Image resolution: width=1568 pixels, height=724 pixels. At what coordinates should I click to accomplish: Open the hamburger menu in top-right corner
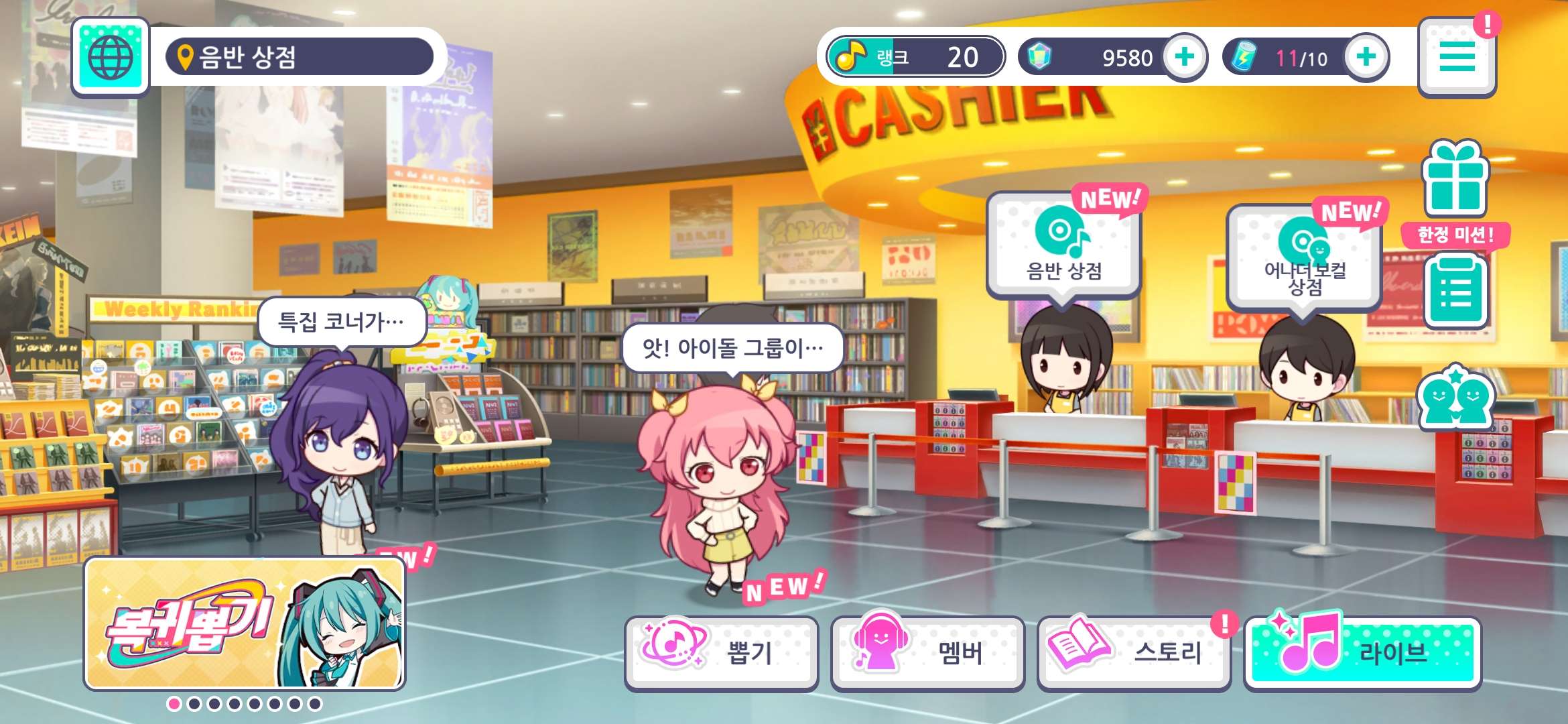click(1458, 58)
